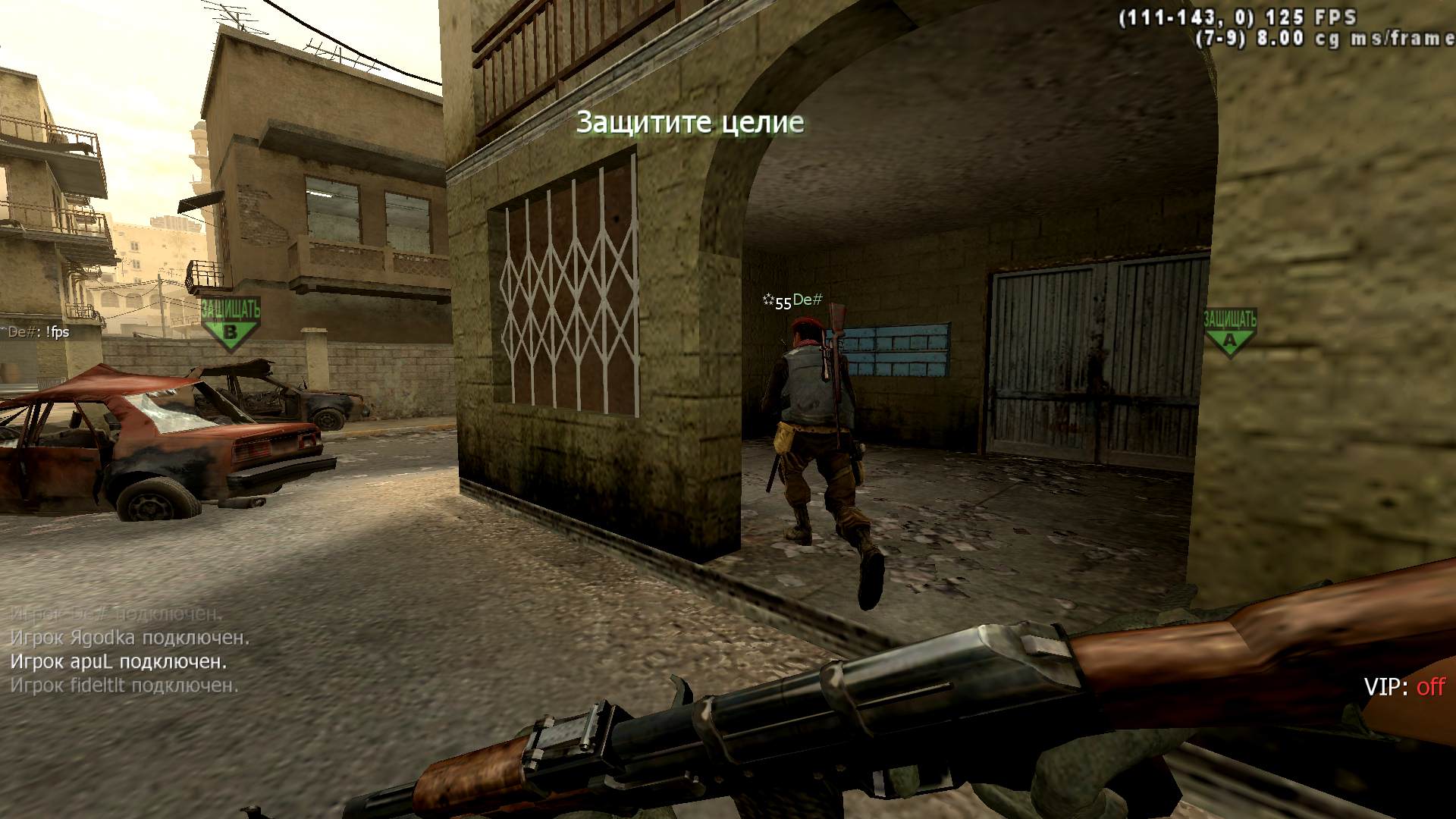Click the Defend B objective marker
The height and width of the screenshot is (819, 1456).
[231, 324]
